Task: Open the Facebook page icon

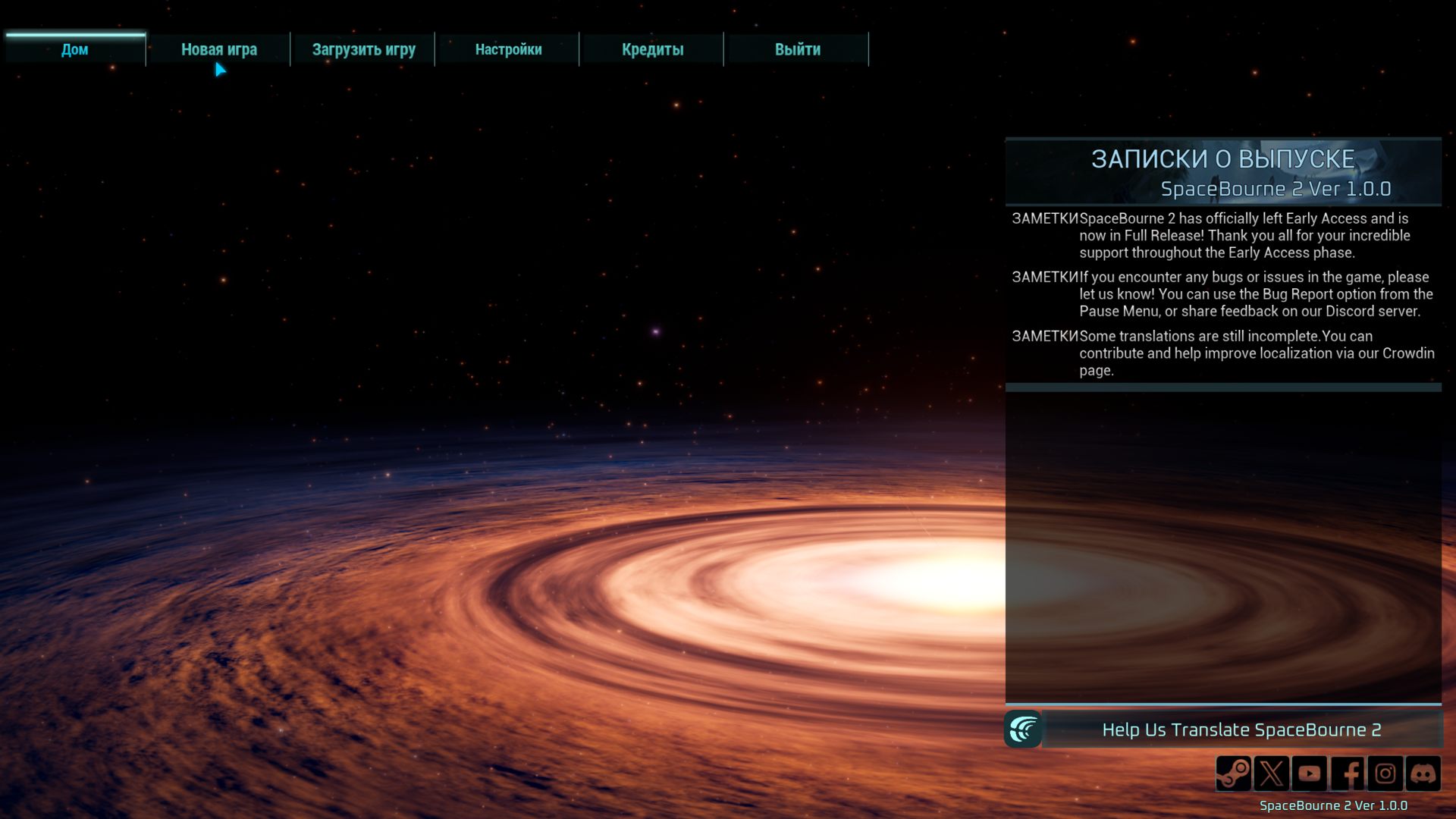Action: 1348,773
